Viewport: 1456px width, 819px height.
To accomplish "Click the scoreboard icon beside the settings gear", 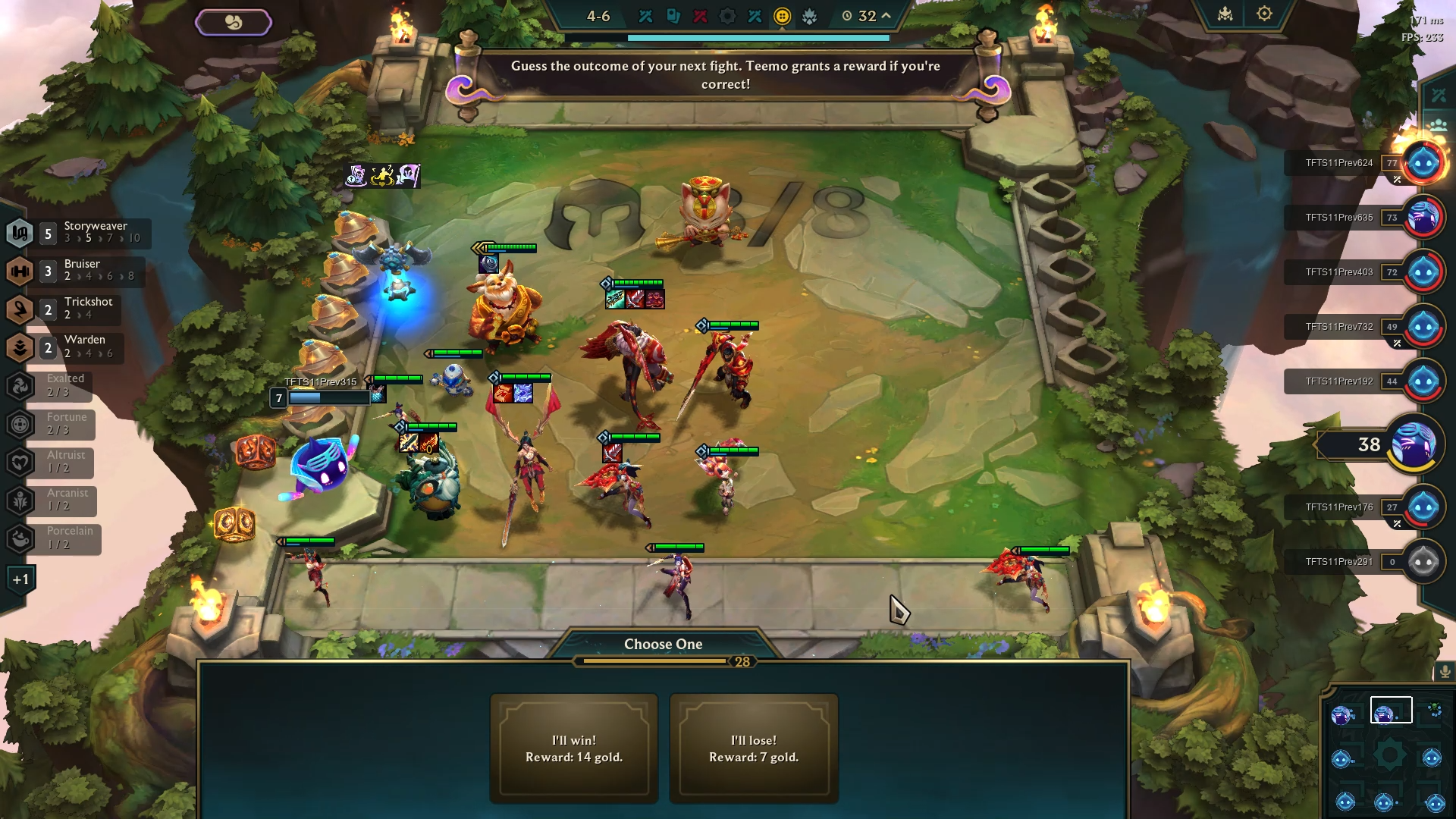I will (x=1224, y=14).
